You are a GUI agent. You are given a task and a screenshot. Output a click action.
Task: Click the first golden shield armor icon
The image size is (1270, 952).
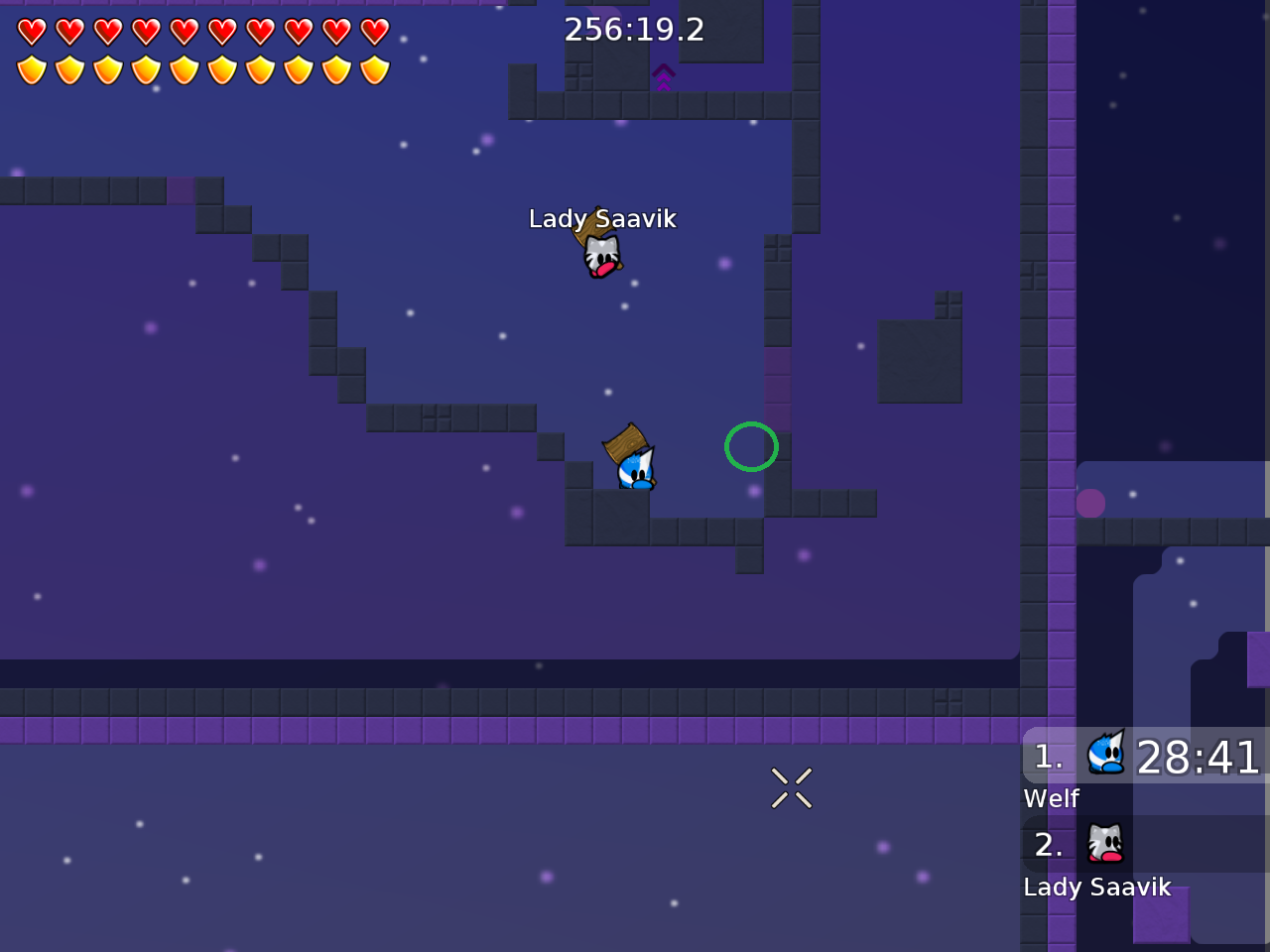pyautogui.click(x=31, y=68)
